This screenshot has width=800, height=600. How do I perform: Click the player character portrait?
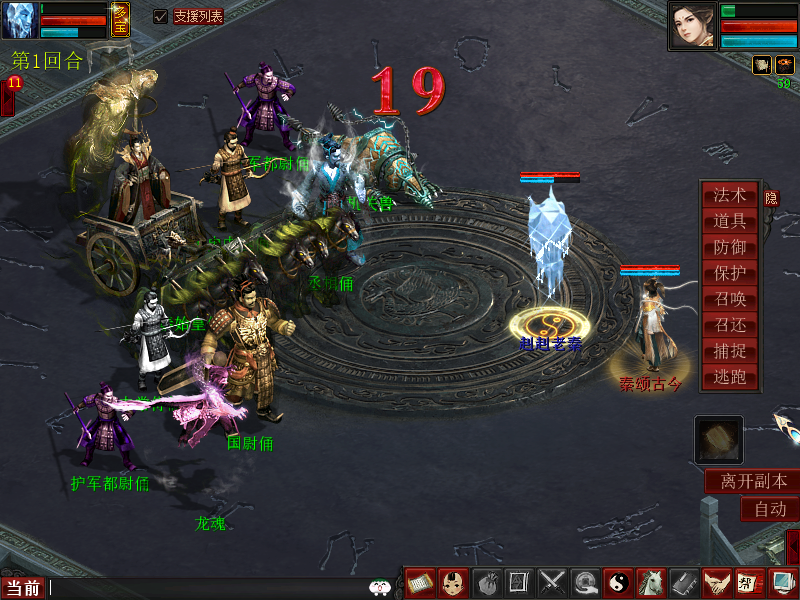pos(692,26)
